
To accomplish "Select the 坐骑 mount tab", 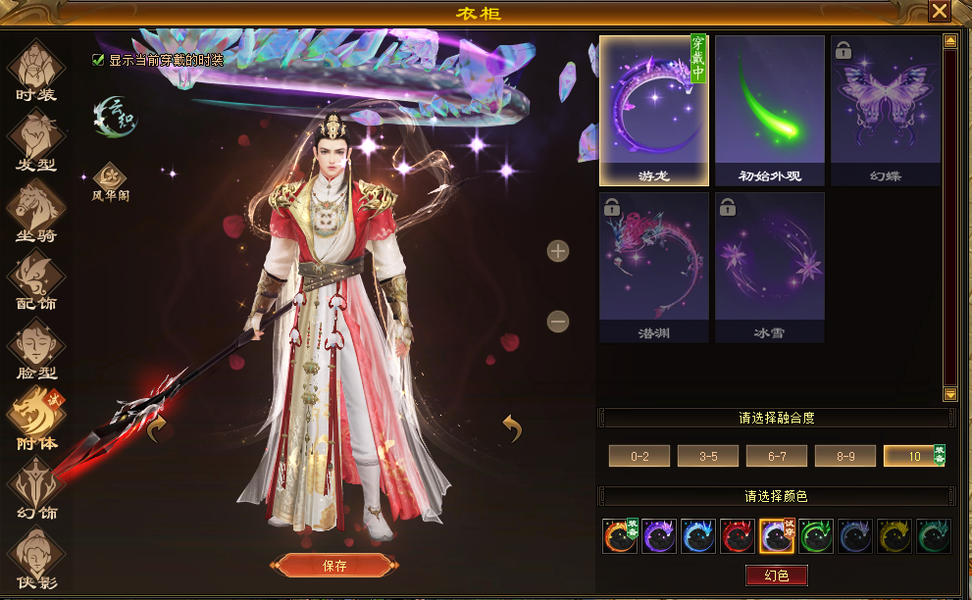I will 36,211.
